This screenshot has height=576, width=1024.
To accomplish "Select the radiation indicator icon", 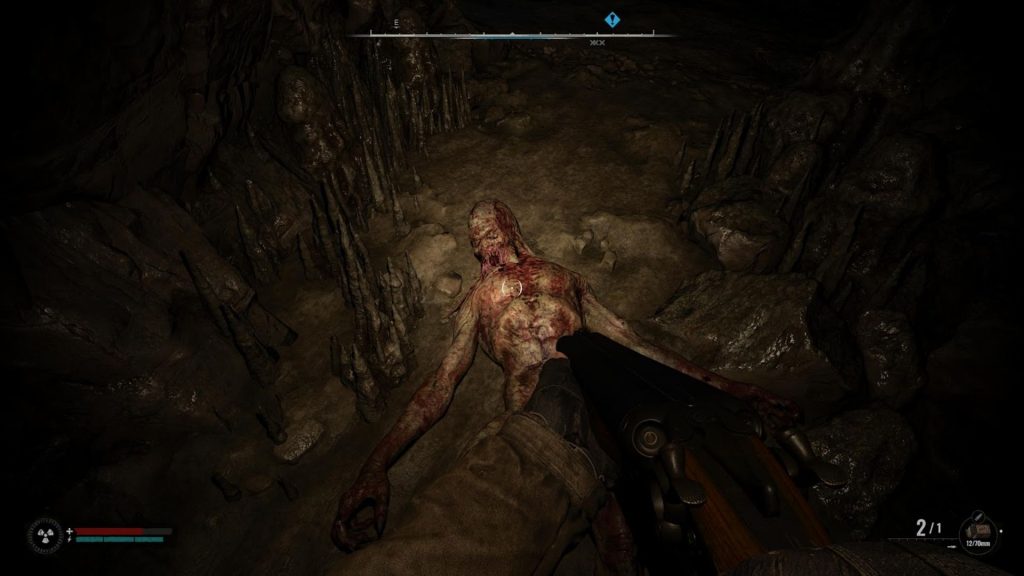I will (x=46, y=534).
